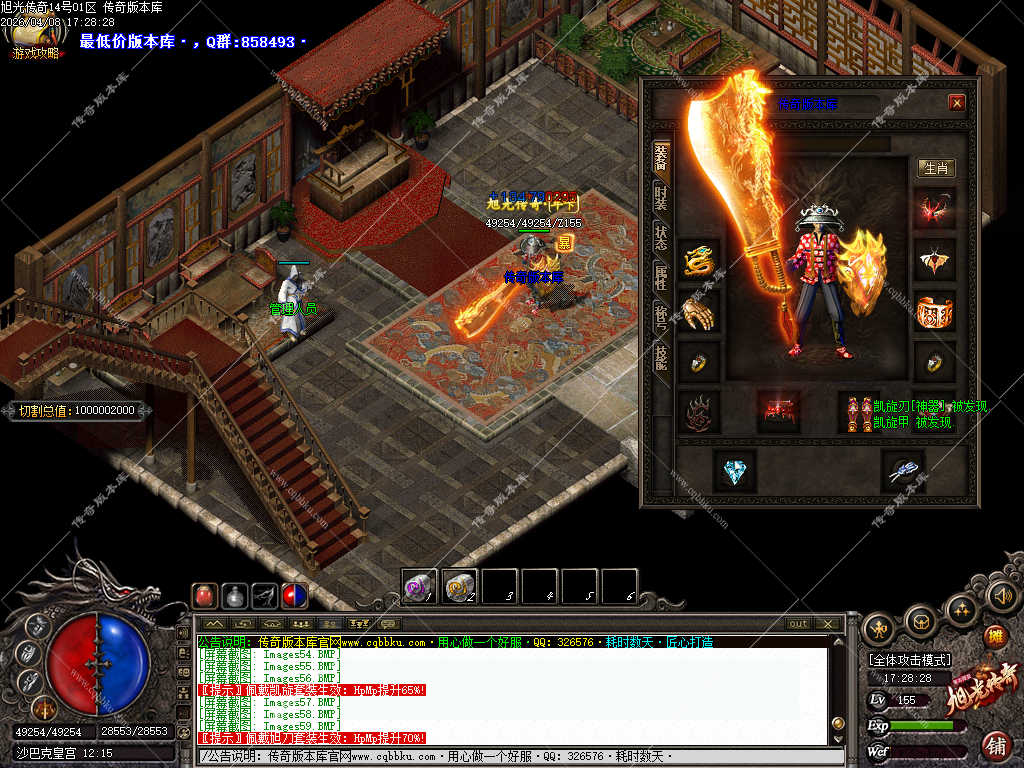Click the 摊 stall button
The height and width of the screenshot is (768, 1024).
pyautogui.click(x=995, y=636)
